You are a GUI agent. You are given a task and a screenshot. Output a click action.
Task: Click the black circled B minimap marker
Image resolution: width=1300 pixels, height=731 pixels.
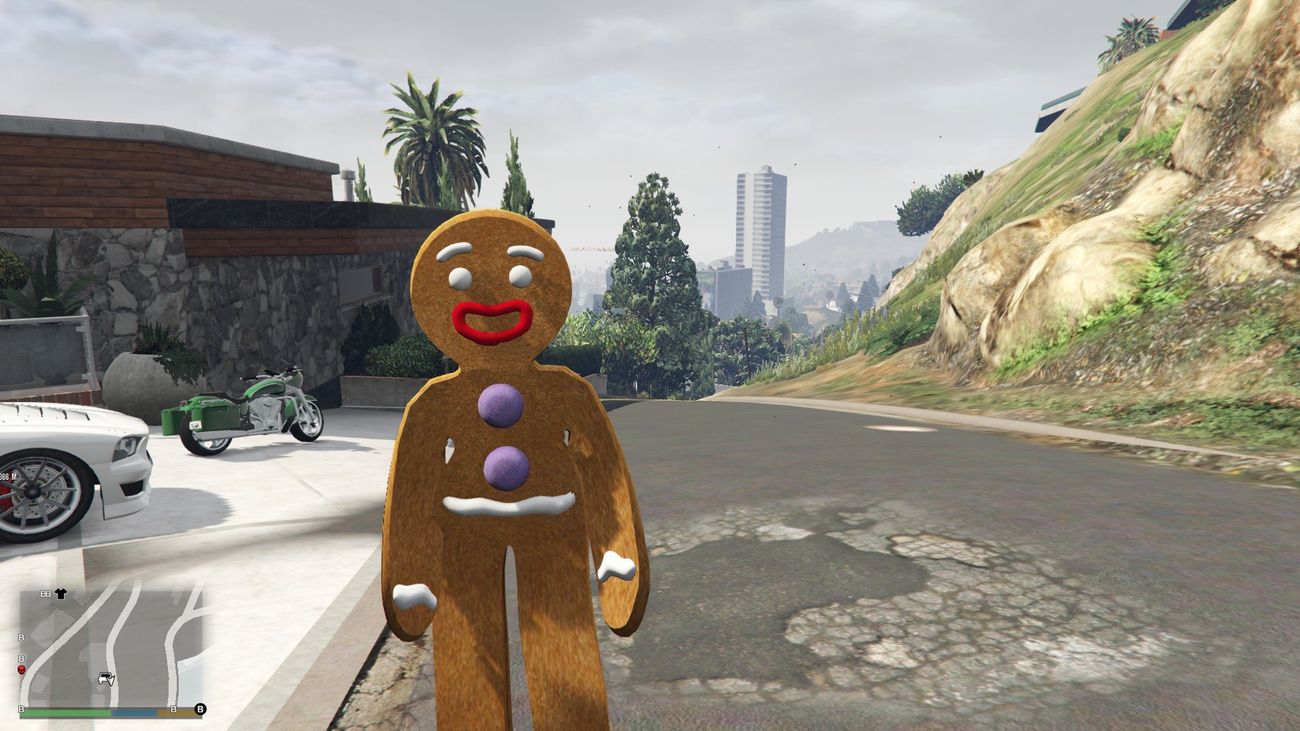pos(200,709)
